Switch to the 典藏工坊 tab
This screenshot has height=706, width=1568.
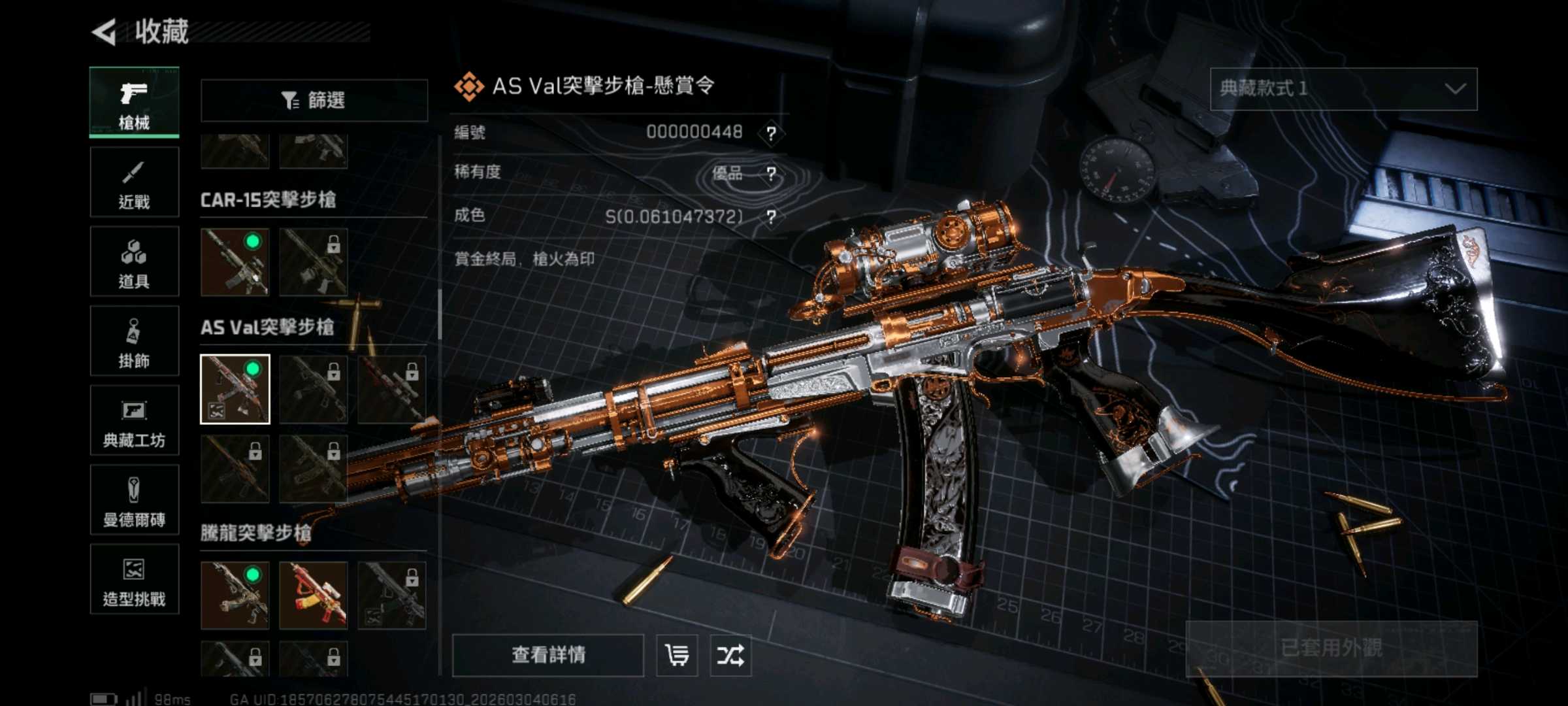tap(134, 420)
